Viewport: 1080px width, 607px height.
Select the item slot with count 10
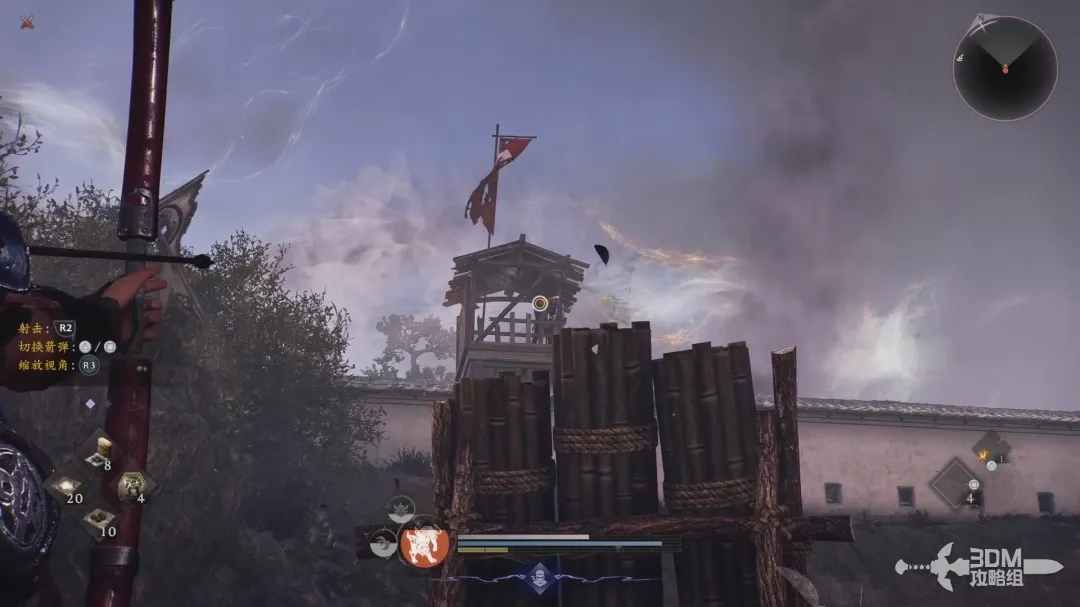(99, 520)
